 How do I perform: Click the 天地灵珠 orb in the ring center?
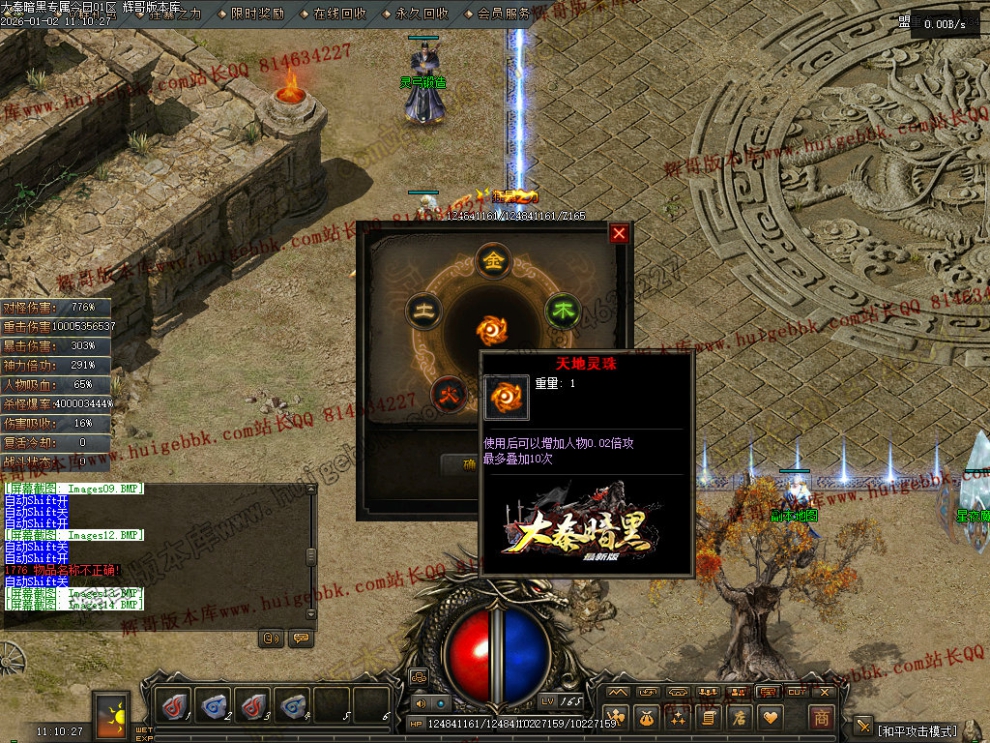click(x=493, y=329)
